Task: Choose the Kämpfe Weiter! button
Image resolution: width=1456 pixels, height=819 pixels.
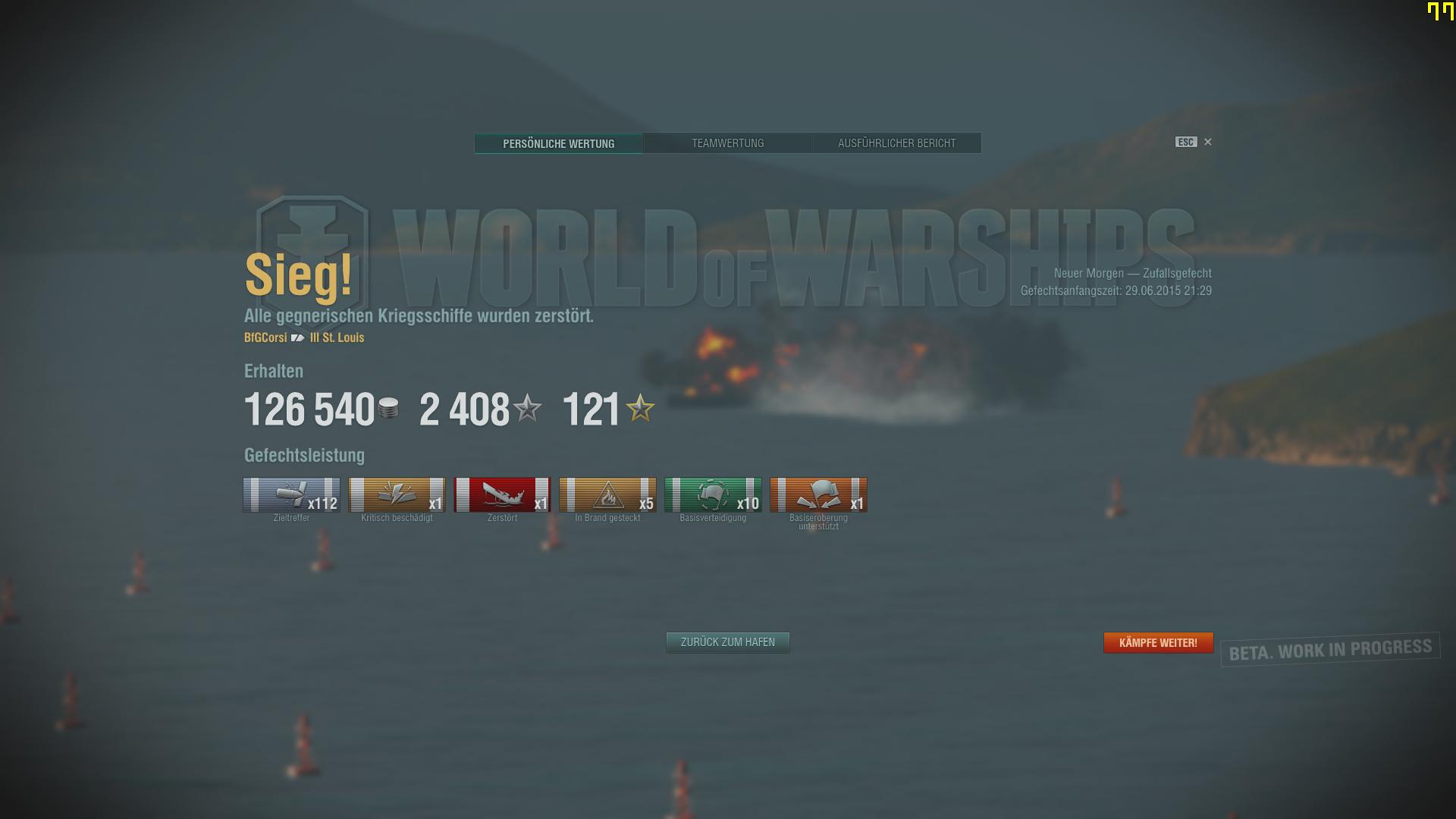Action: click(1158, 643)
